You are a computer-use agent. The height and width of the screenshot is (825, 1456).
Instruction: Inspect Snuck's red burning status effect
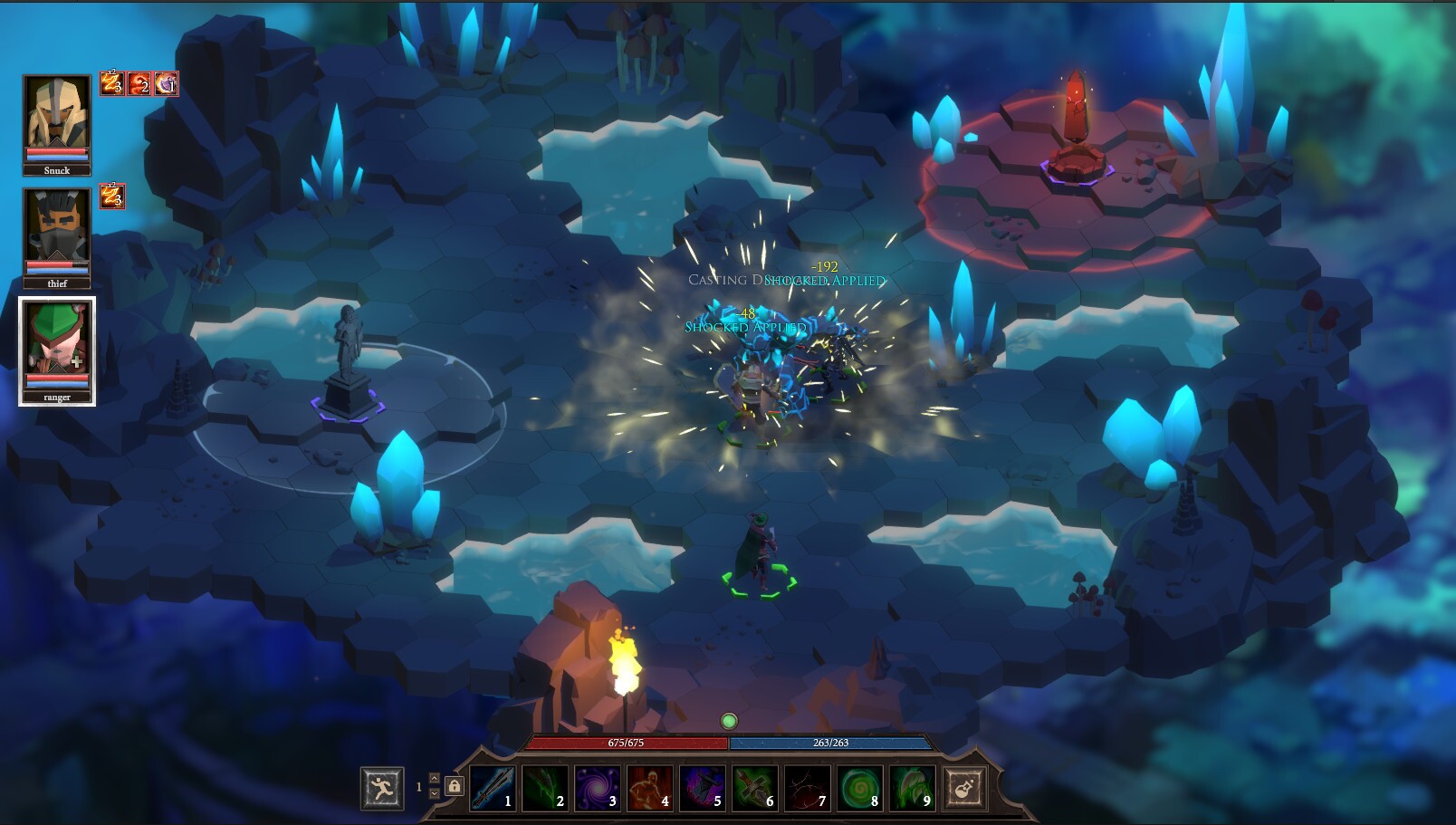pyautogui.click(x=139, y=84)
